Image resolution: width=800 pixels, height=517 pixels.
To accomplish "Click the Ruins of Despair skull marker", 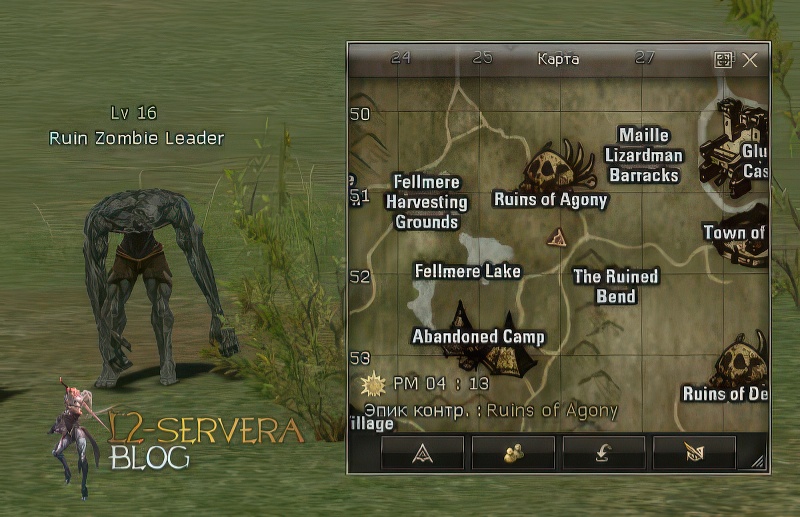I will 743,361.
